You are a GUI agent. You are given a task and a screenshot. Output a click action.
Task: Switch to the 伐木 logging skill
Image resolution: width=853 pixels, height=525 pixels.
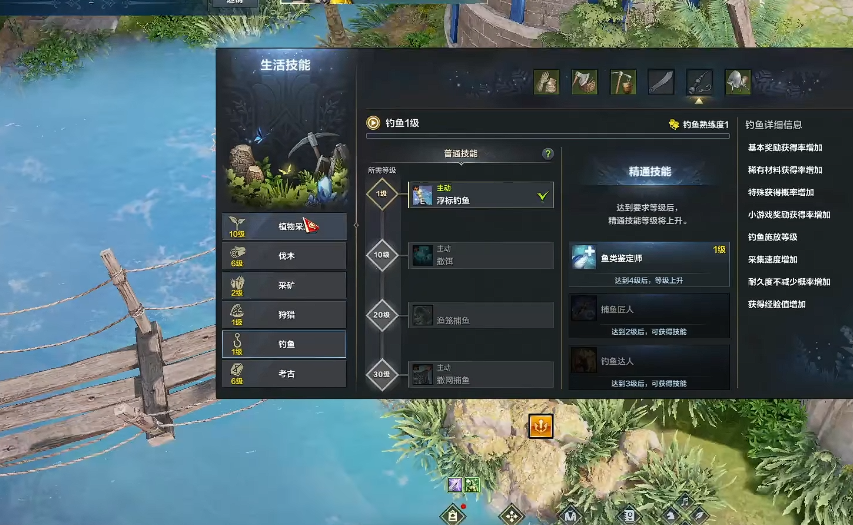(x=285, y=256)
